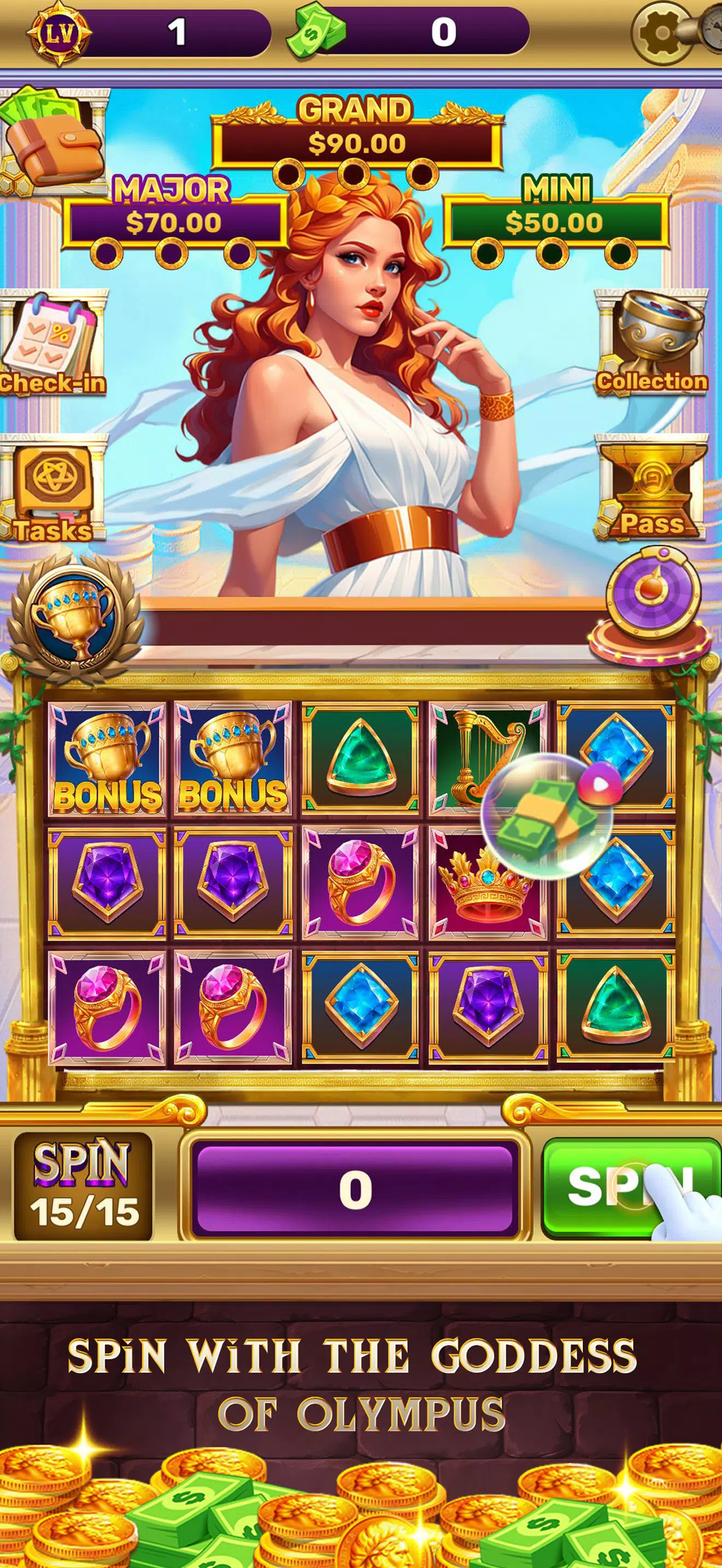Tap a BONUS cup symbol on the reels
The width and height of the screenshot is (722, 1568).
pos(107,767)
